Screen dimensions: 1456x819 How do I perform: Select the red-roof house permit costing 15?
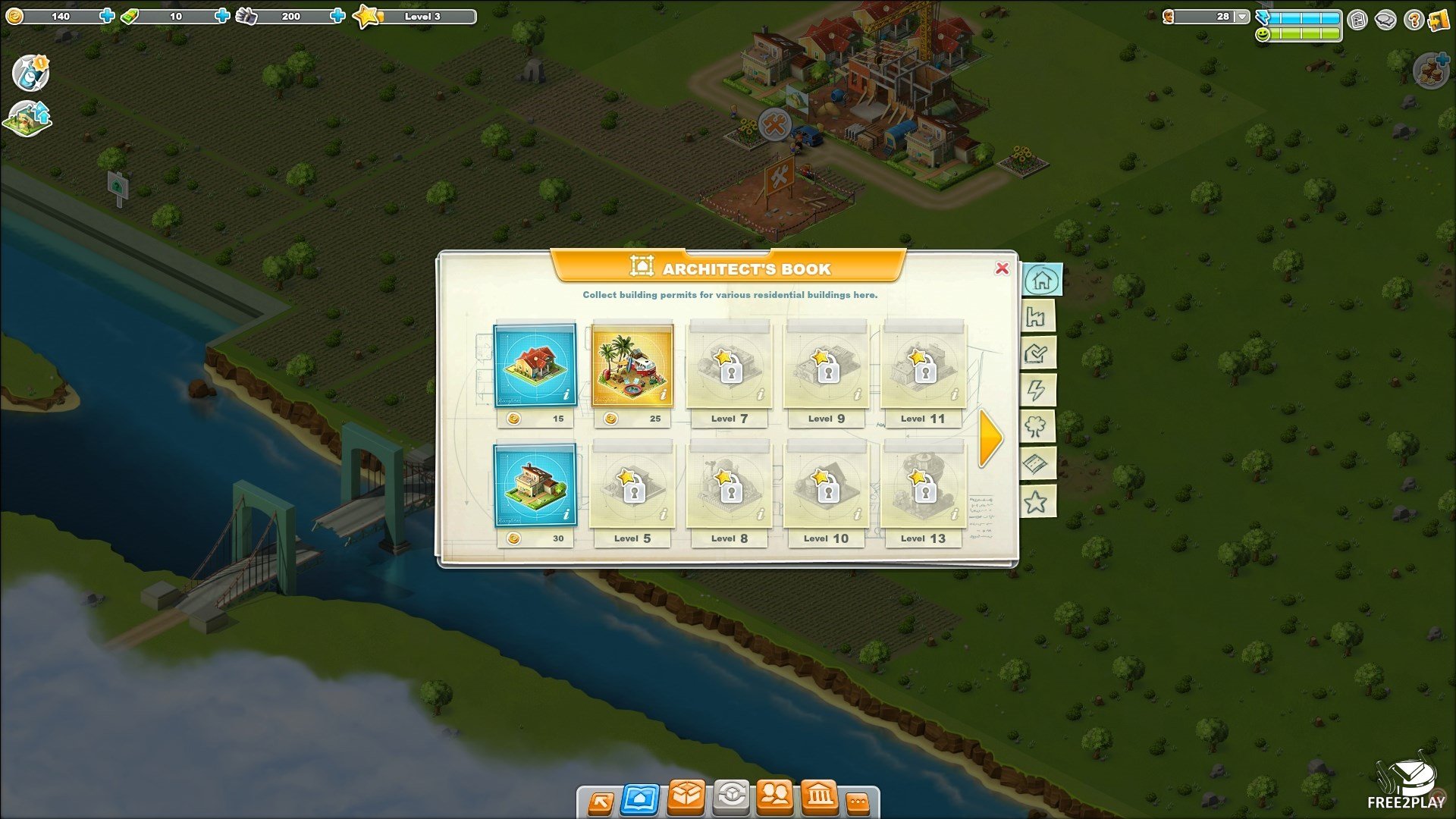tap(535, 366)
